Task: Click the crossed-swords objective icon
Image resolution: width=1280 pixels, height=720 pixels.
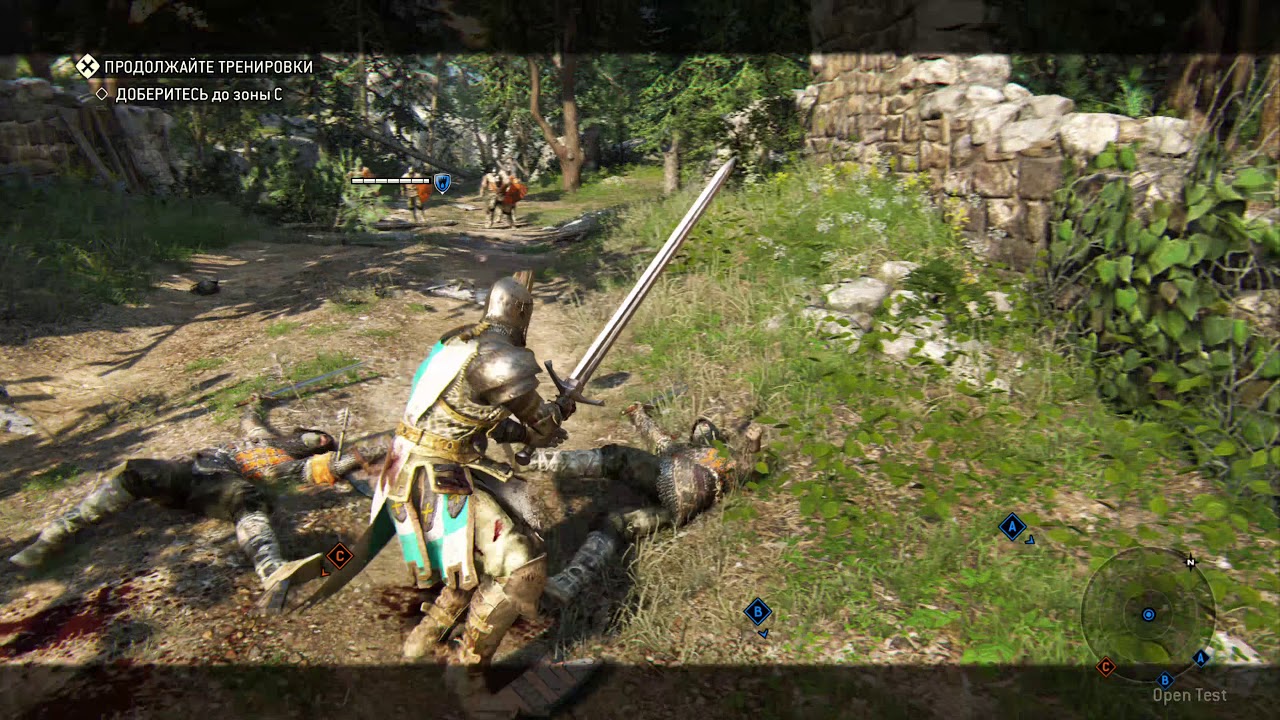Action: coord(88,66)
